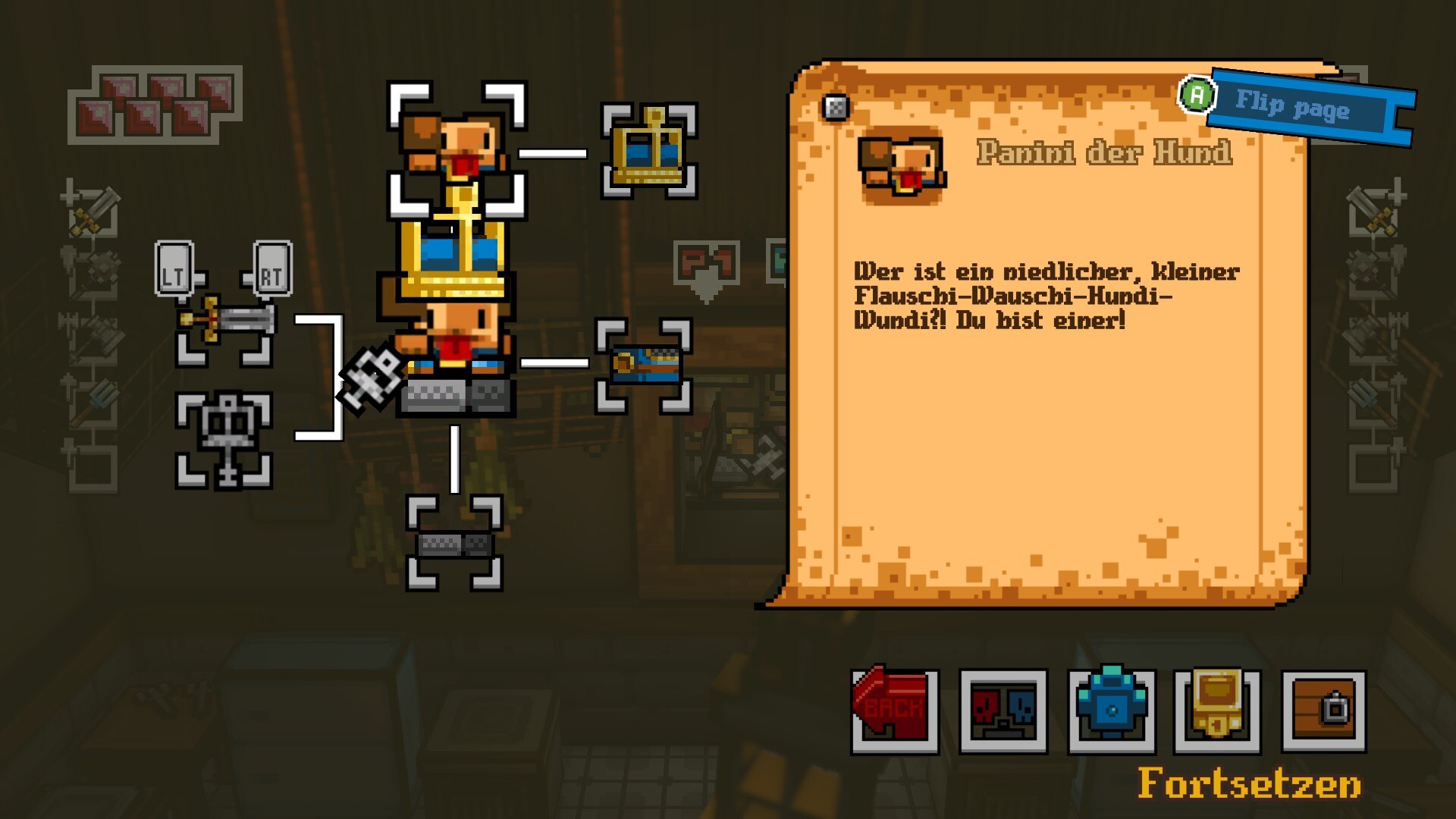Open the golden handheld device menu

(1217, 710)
